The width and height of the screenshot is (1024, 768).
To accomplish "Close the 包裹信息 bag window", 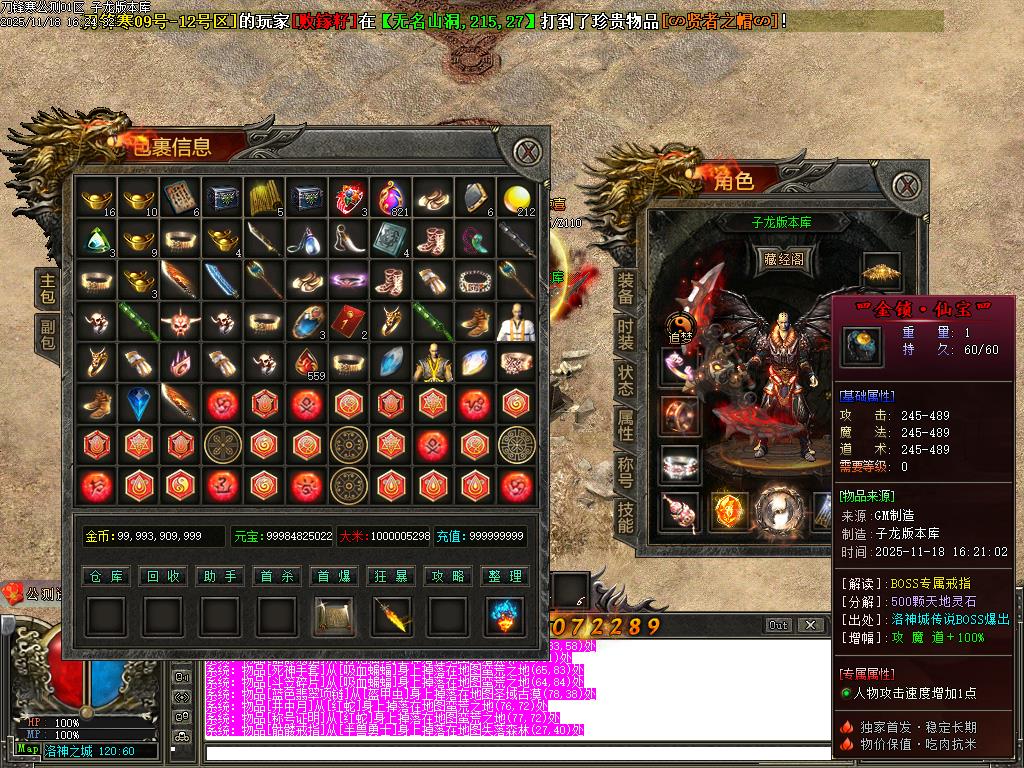I will (x=526, y=153).
